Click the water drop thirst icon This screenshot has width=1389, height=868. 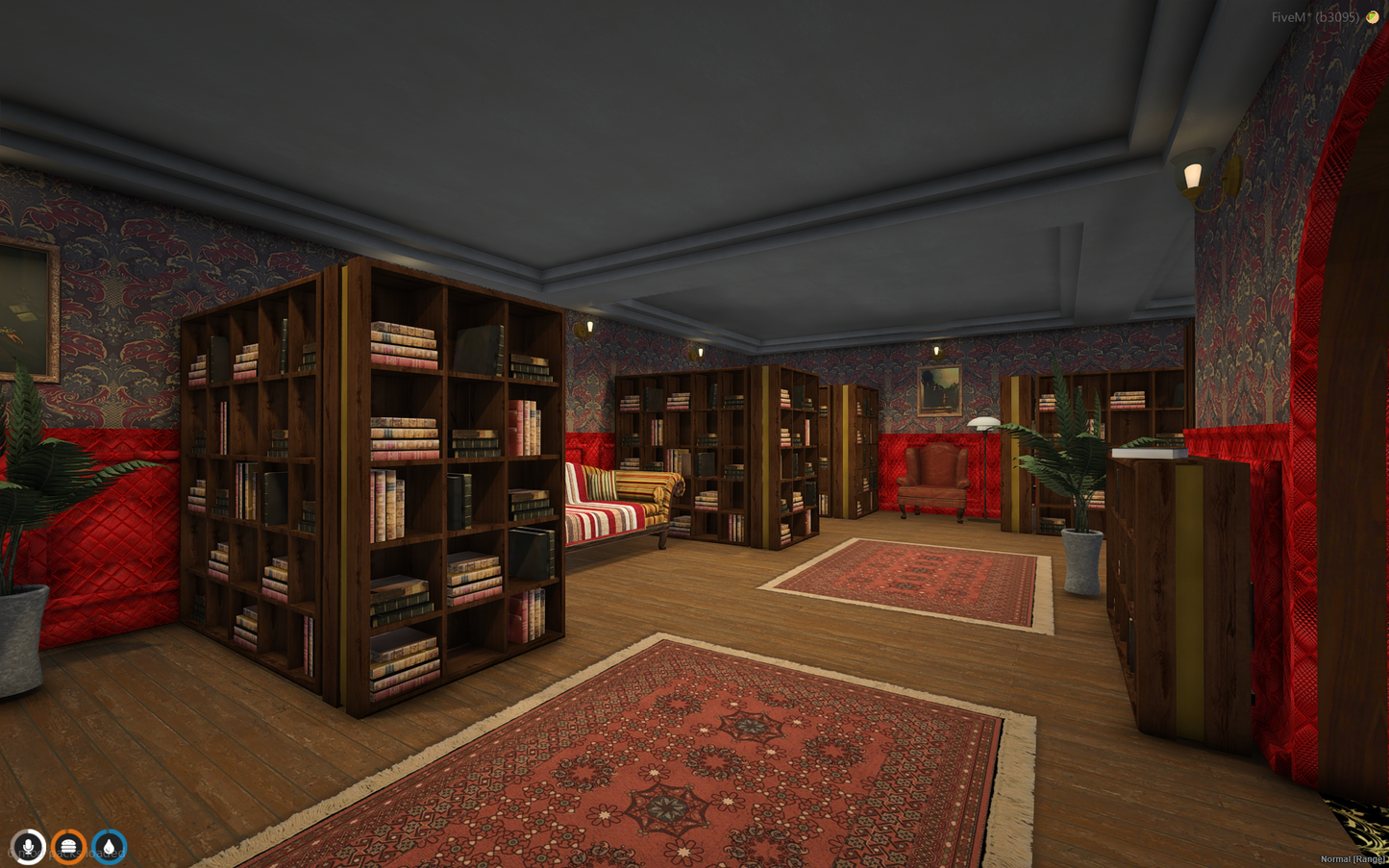coord(109,847)
